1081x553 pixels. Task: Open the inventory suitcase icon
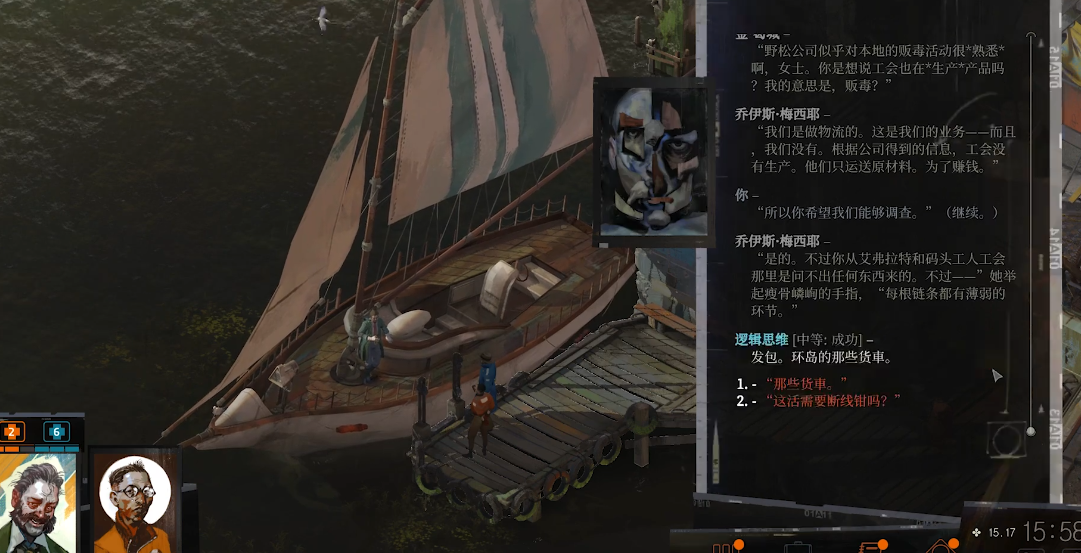point(797,547)
